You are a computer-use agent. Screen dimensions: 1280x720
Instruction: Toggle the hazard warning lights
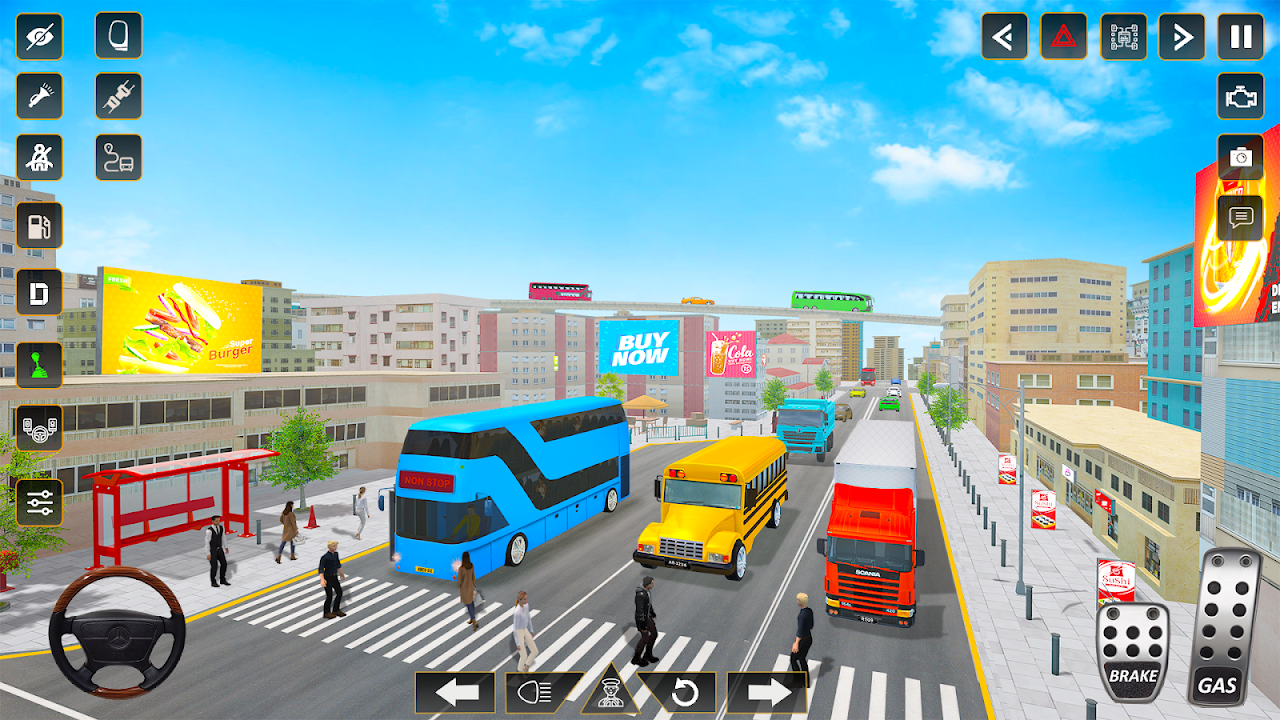point(1063,37)
